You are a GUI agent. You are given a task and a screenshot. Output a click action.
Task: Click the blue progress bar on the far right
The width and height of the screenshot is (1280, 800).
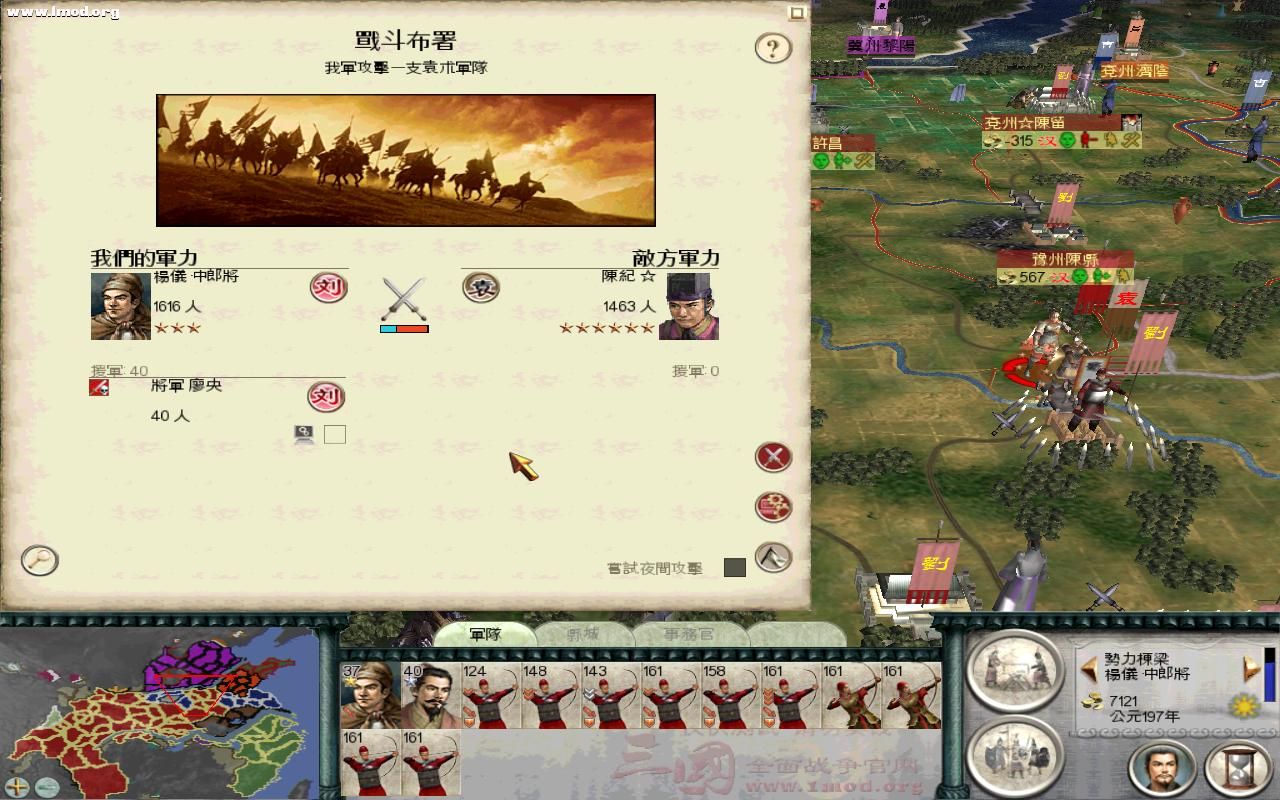click(1269, 680)
